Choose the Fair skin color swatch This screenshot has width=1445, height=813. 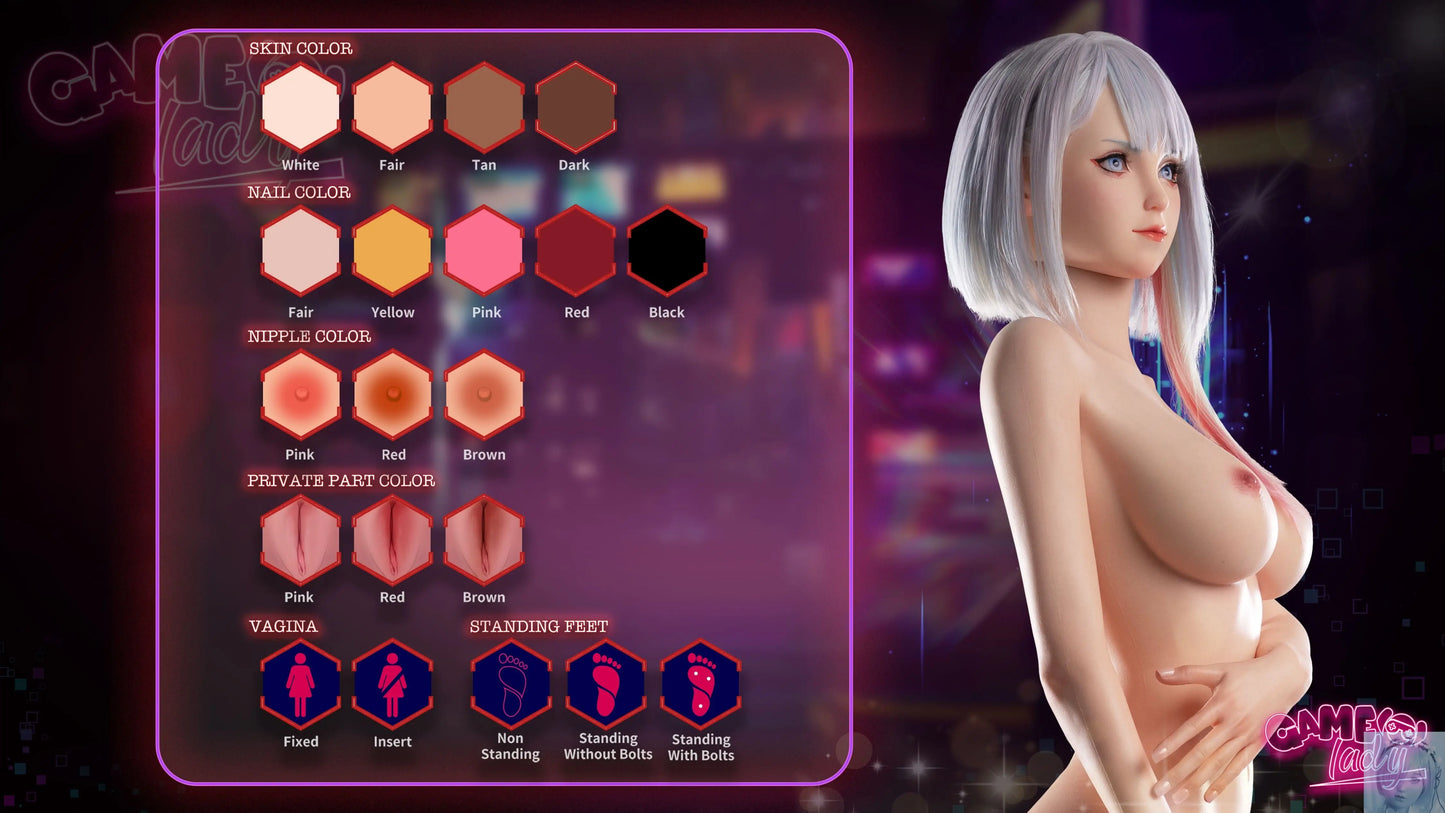392,107
